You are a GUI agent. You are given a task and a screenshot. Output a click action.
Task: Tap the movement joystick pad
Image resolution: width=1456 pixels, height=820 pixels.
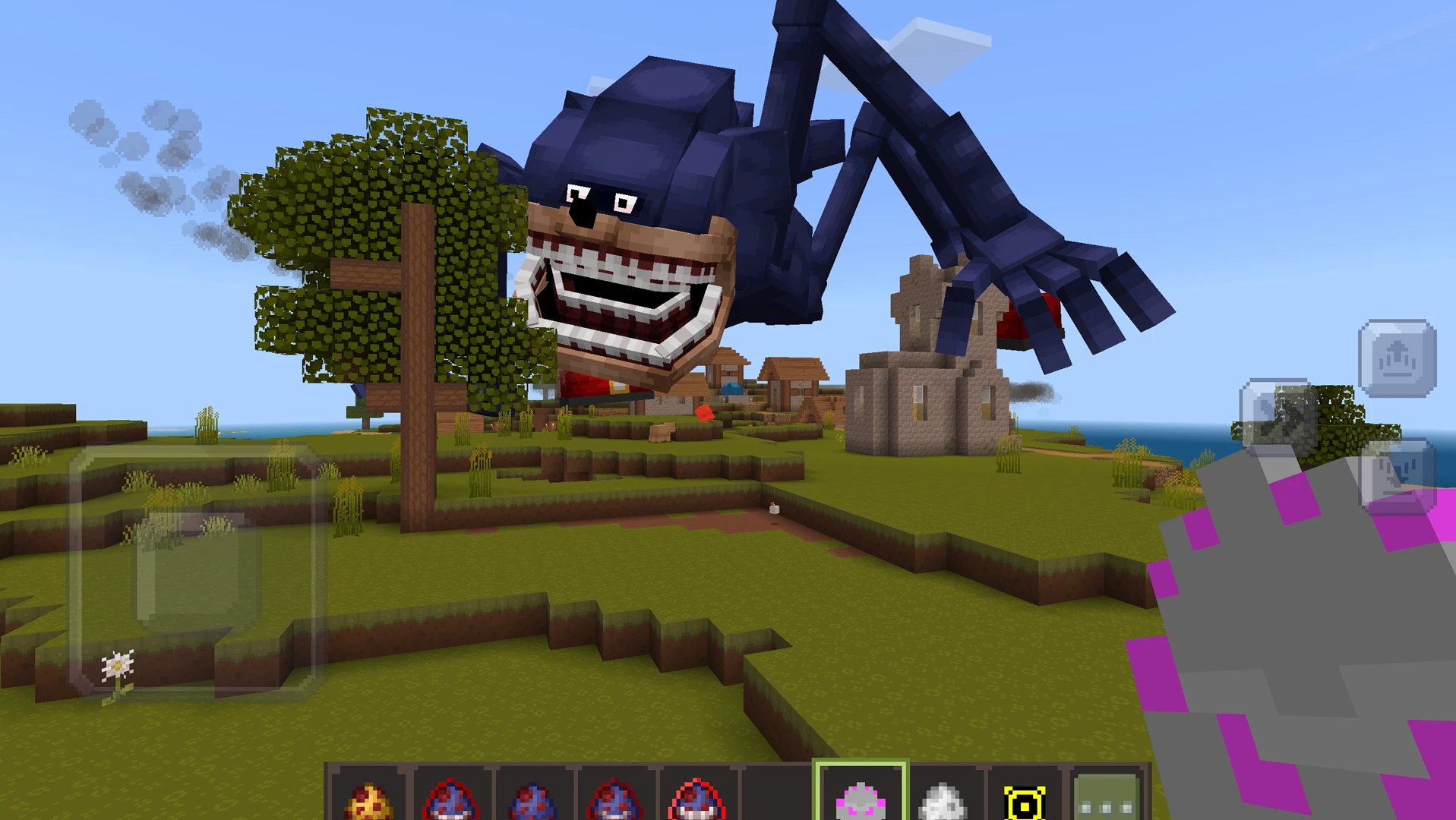(195, 568)
